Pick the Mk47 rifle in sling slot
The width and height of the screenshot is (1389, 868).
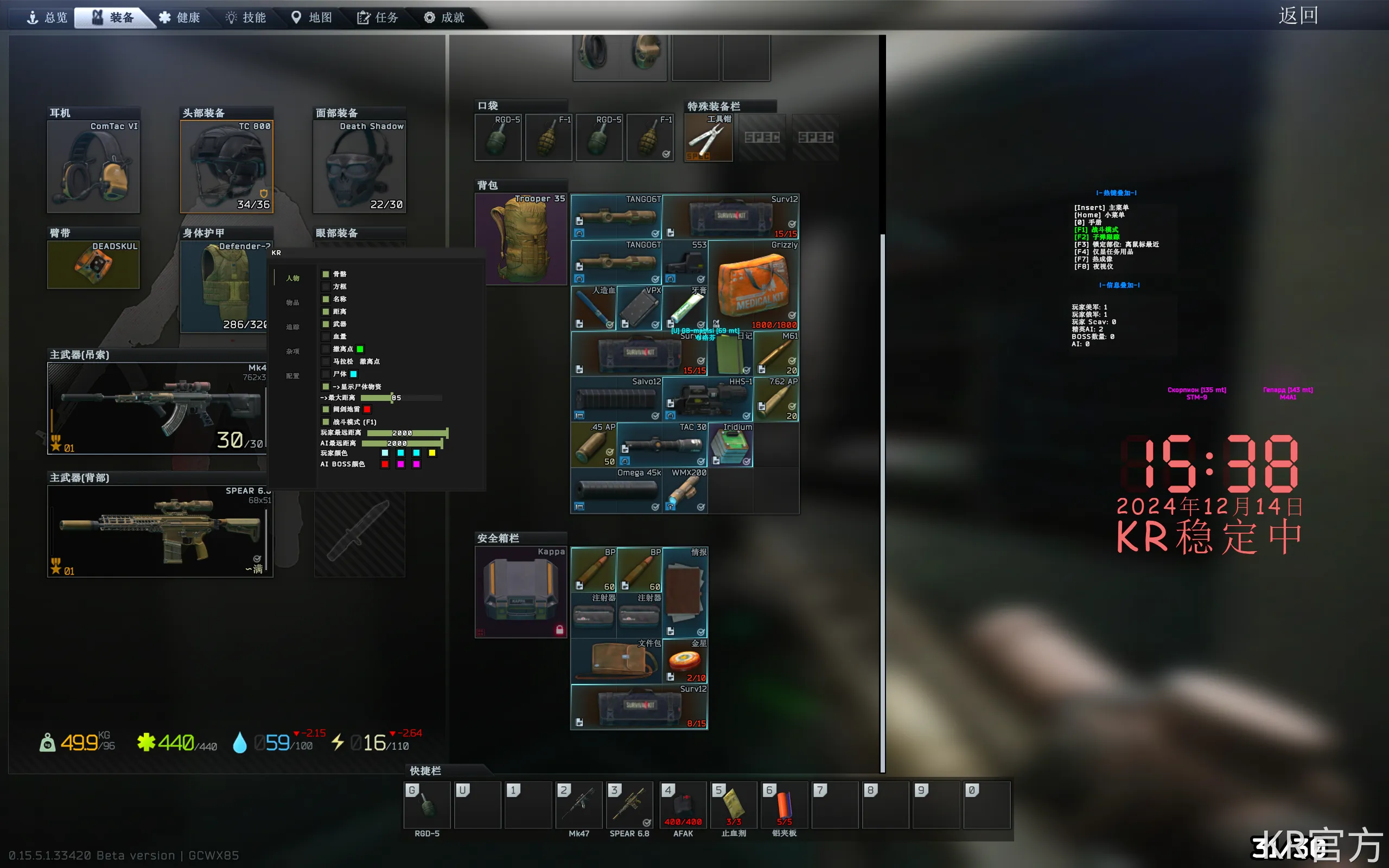click(157, 408)
